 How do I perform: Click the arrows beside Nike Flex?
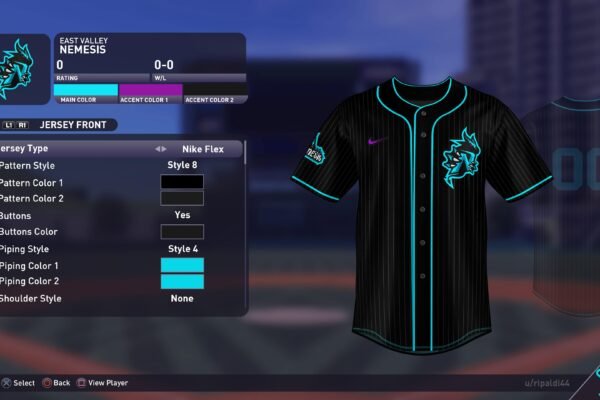click(x=160, y=149)
